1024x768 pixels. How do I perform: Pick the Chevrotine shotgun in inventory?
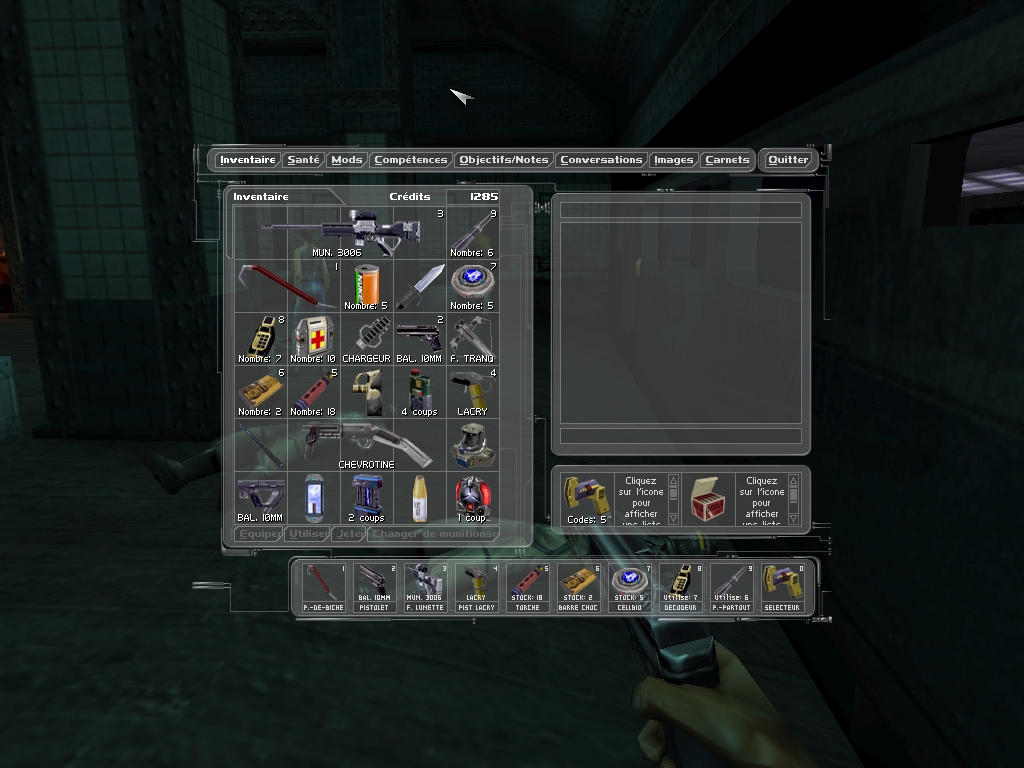pos(366,444)
